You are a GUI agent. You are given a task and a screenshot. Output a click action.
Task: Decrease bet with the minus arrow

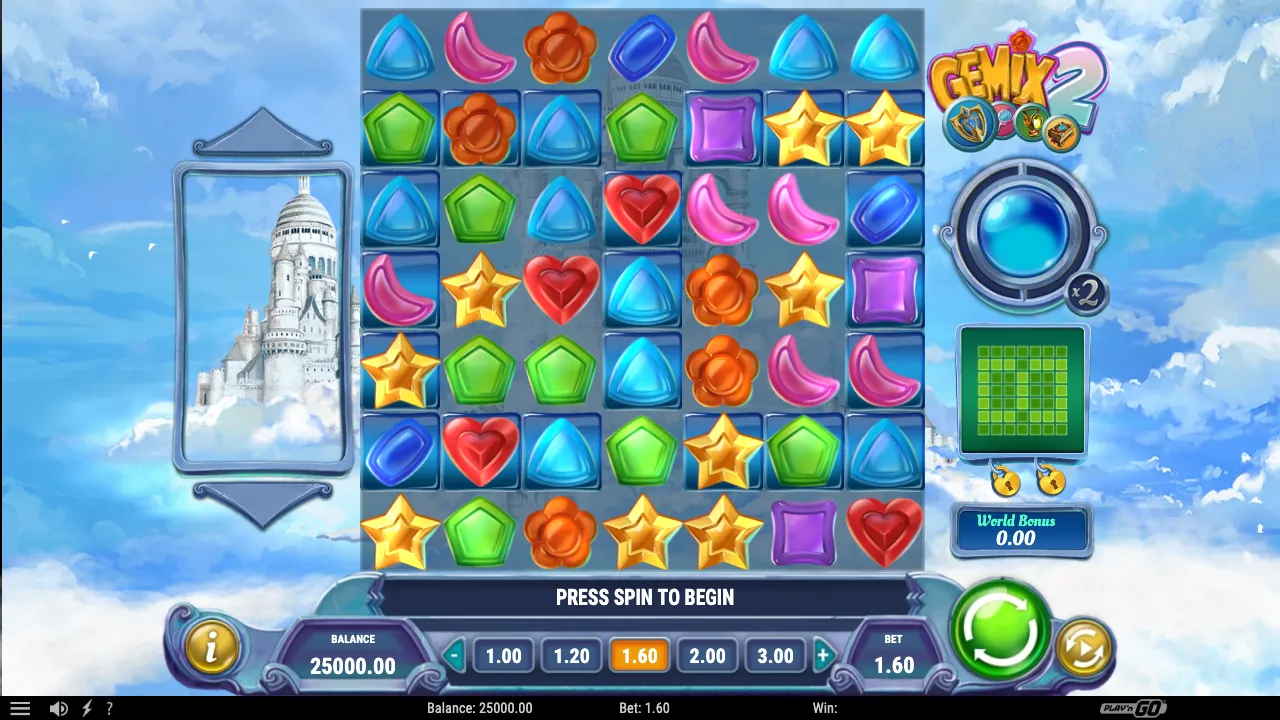point(455,657)
